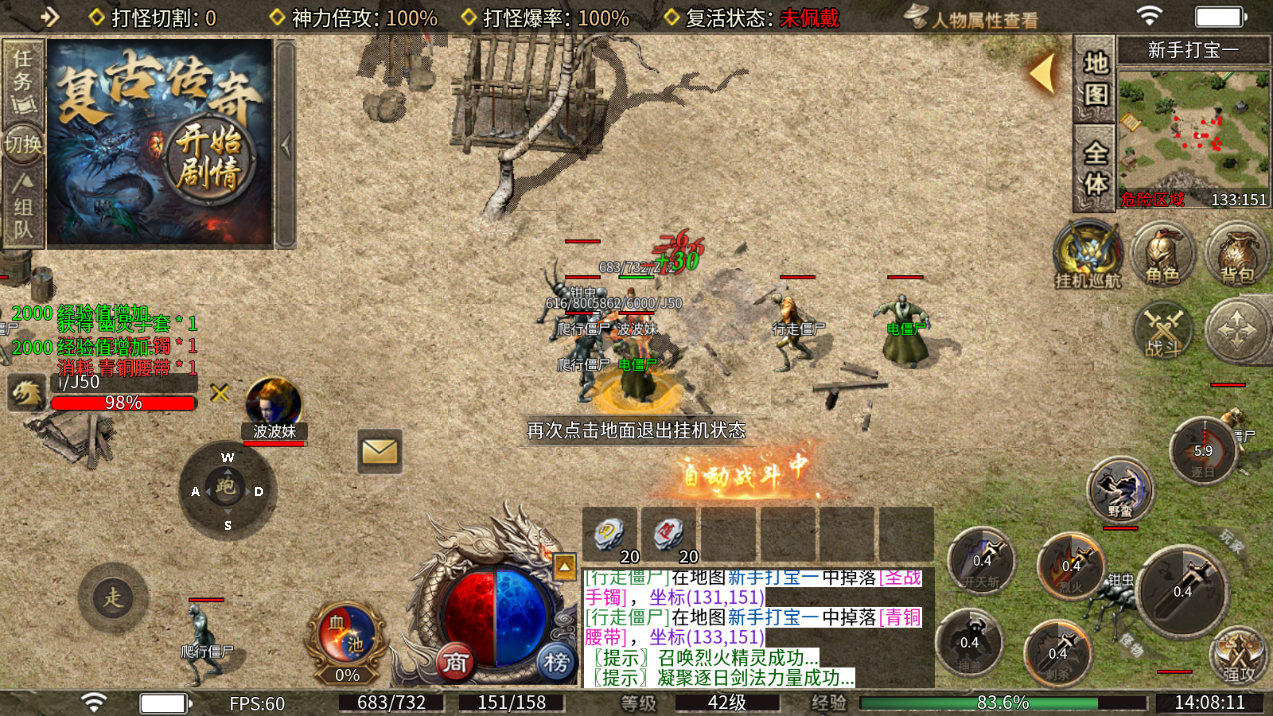Image resolution: width=1273 pixels, height=716 pixels.
Task: Activate the 烈火 flame skill
Action: (x=1071, y=566)
